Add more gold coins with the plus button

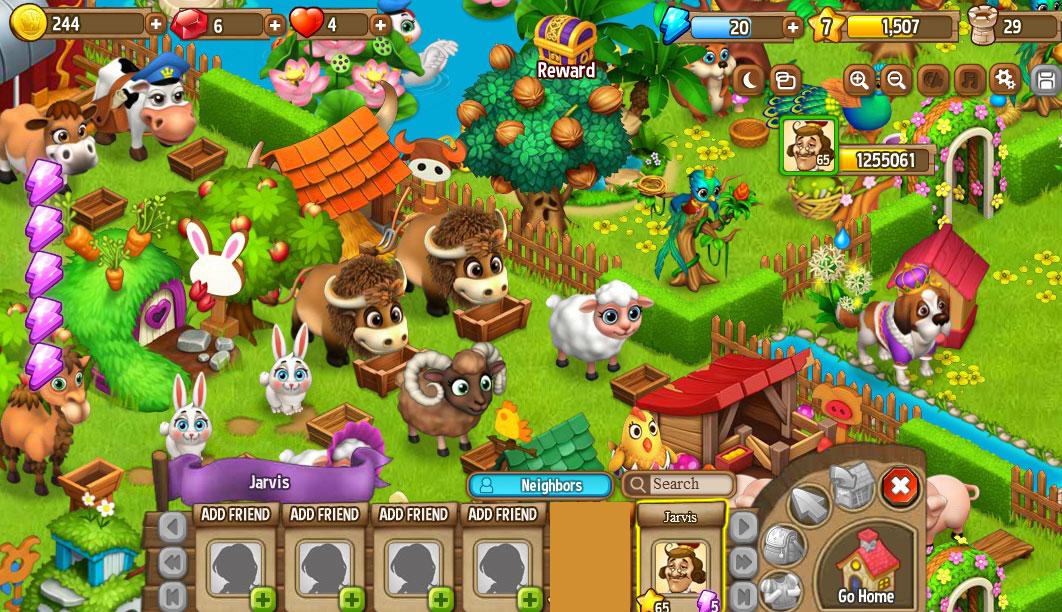point(156,24)
